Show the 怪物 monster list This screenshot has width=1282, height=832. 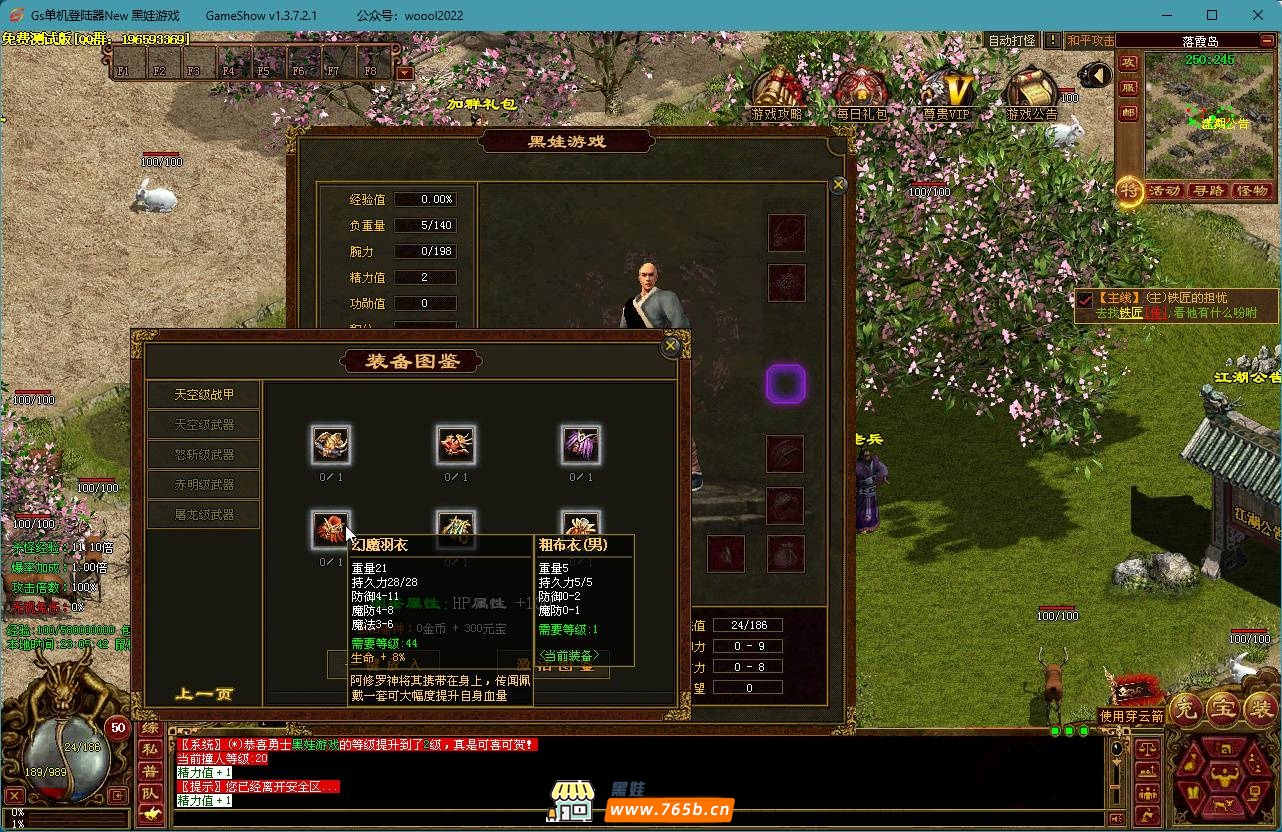click(x=1252, y=190)
